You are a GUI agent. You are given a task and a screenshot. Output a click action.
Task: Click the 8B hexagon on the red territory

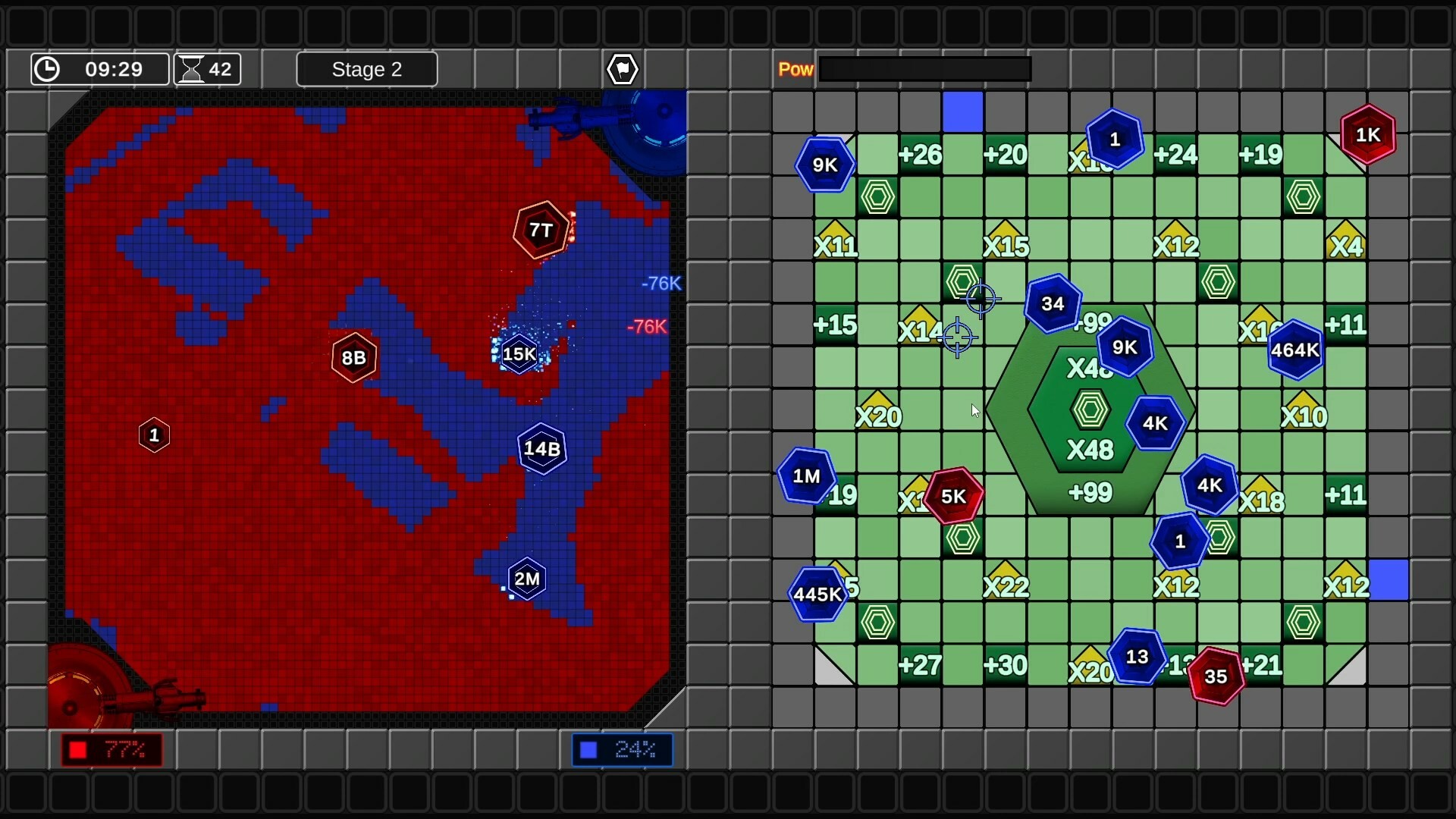click(x=353, y=356)
